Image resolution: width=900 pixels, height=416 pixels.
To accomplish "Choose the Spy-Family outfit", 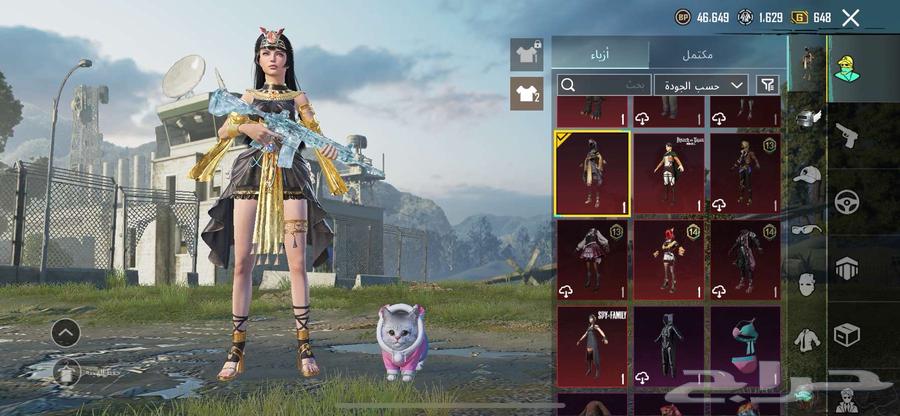I will (592, 347).
